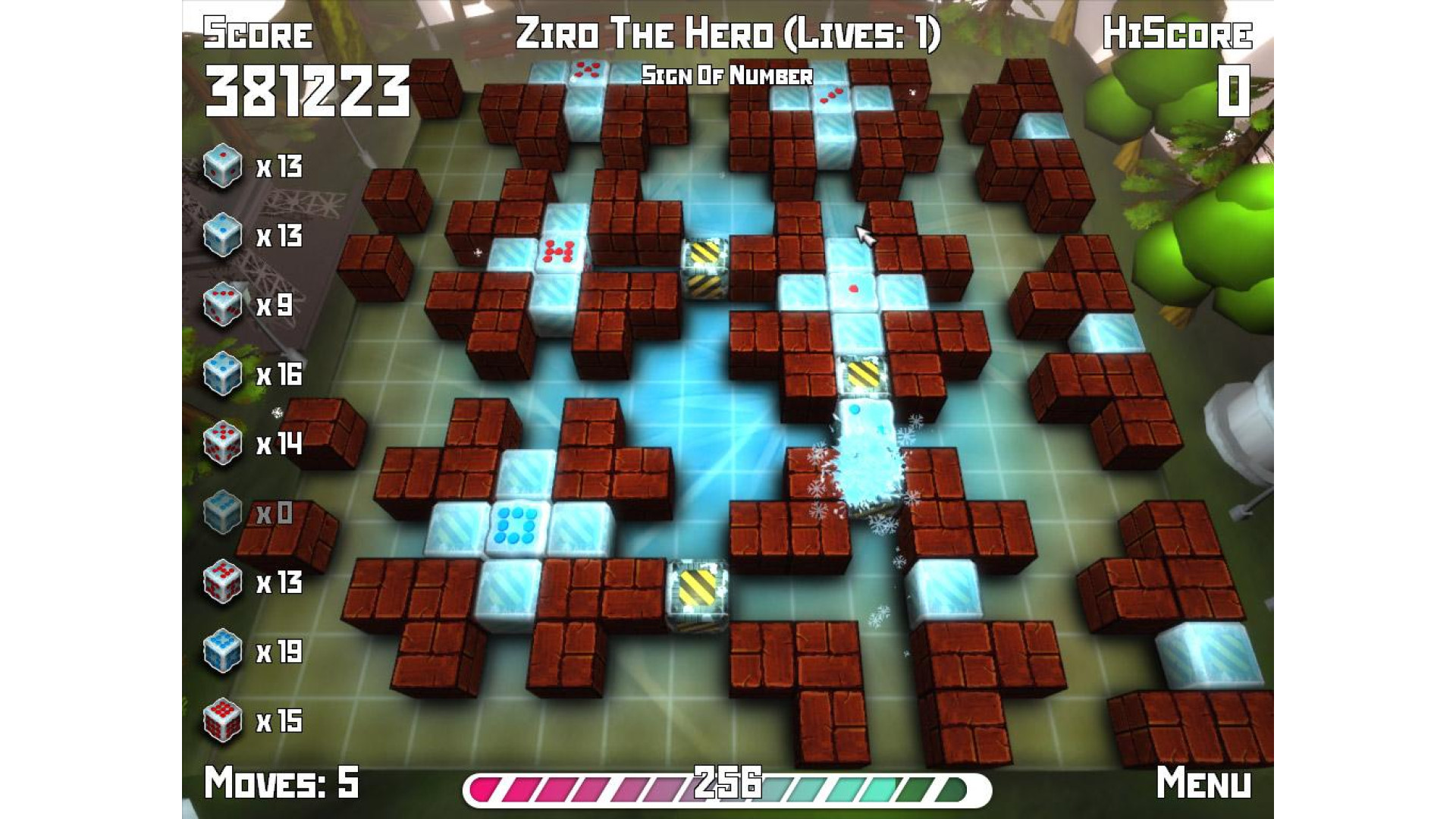Screen dimensions: 1456x819
Task: Select the red five-pip die with x14 count
Action: coord(222,443)
